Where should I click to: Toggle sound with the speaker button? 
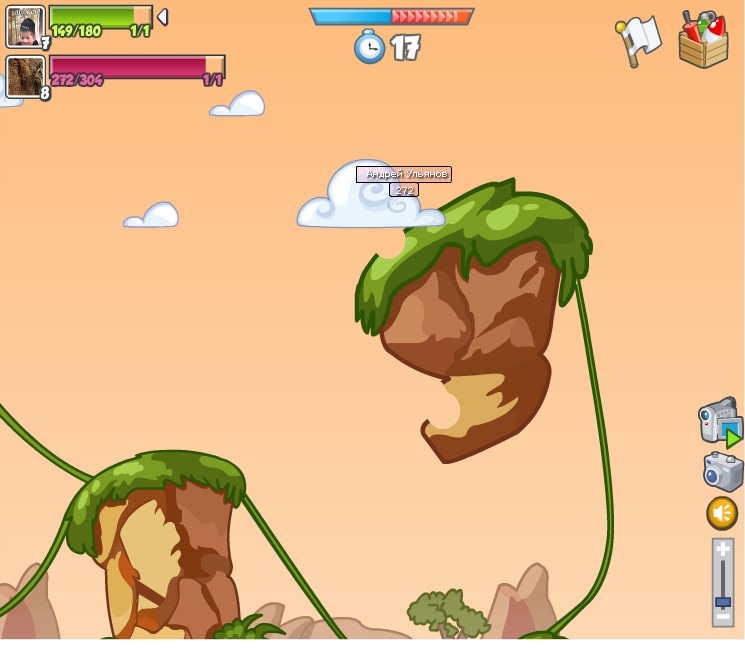722,513
